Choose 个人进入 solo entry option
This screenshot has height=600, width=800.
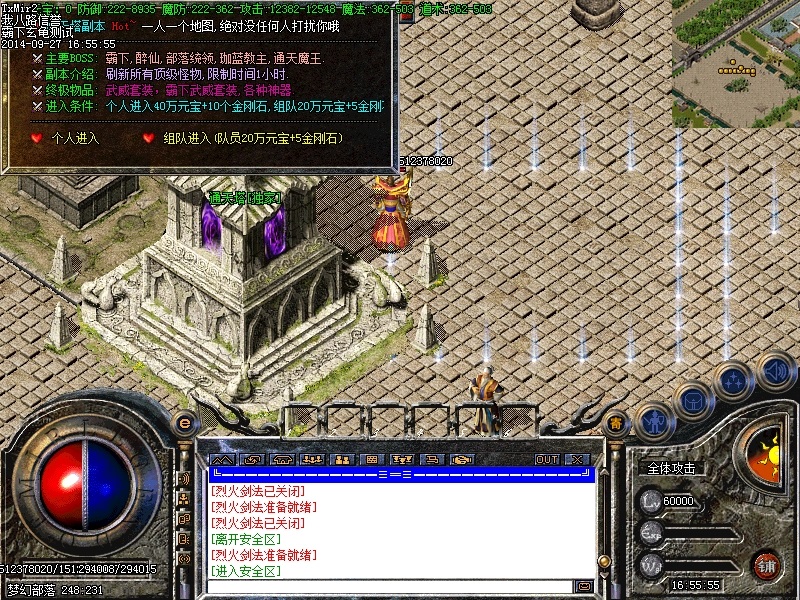[x=75, y=137]
